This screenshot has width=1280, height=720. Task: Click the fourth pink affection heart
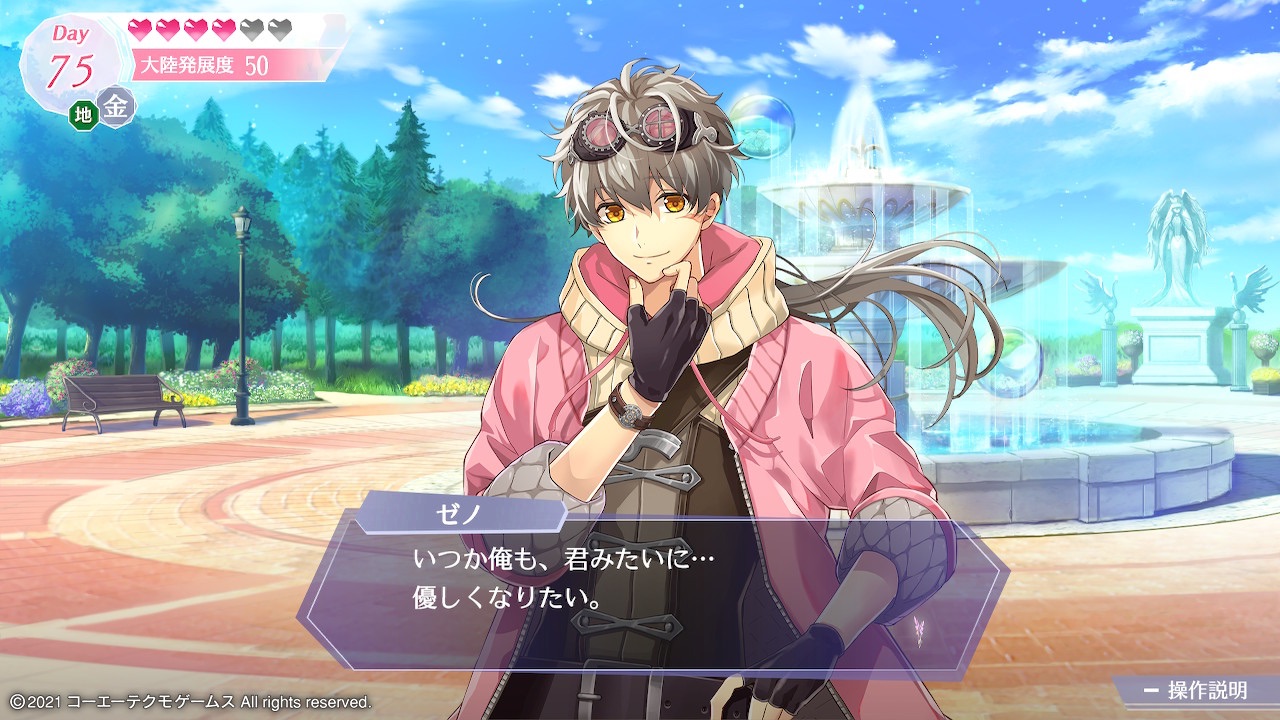222,30
